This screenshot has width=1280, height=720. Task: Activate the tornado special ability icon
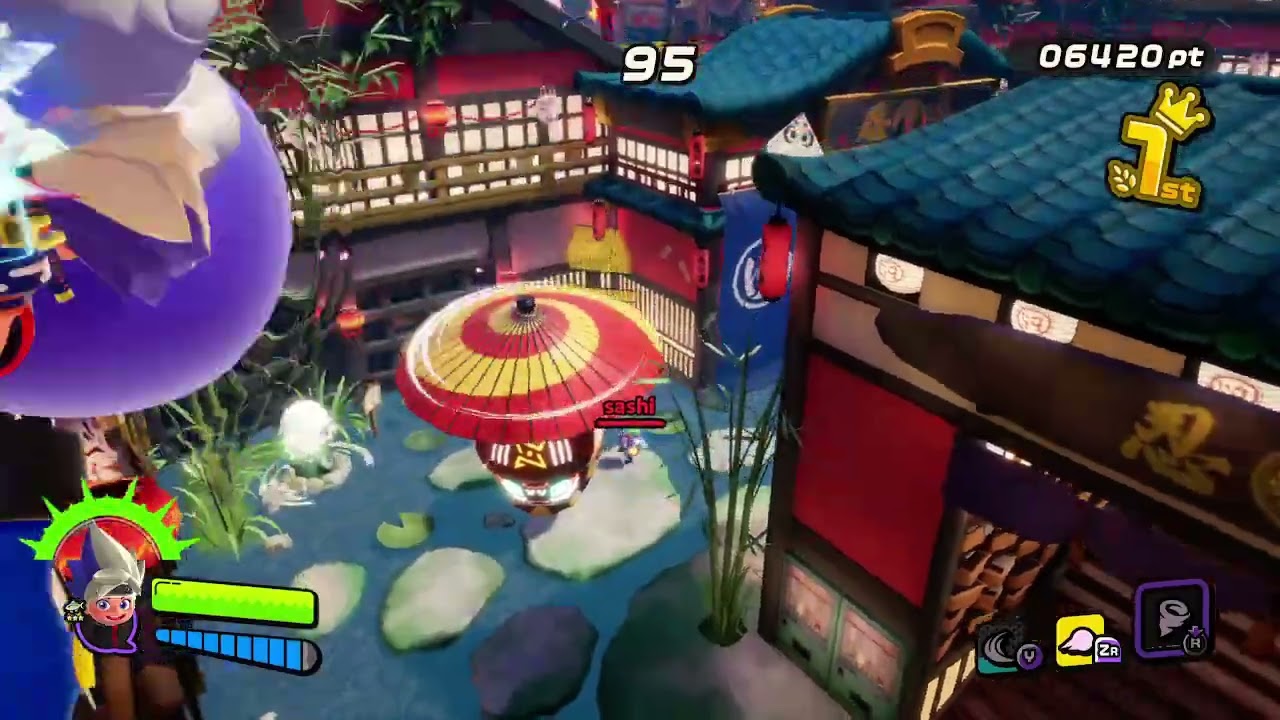pyautogui.click(x=1172, y=620)
